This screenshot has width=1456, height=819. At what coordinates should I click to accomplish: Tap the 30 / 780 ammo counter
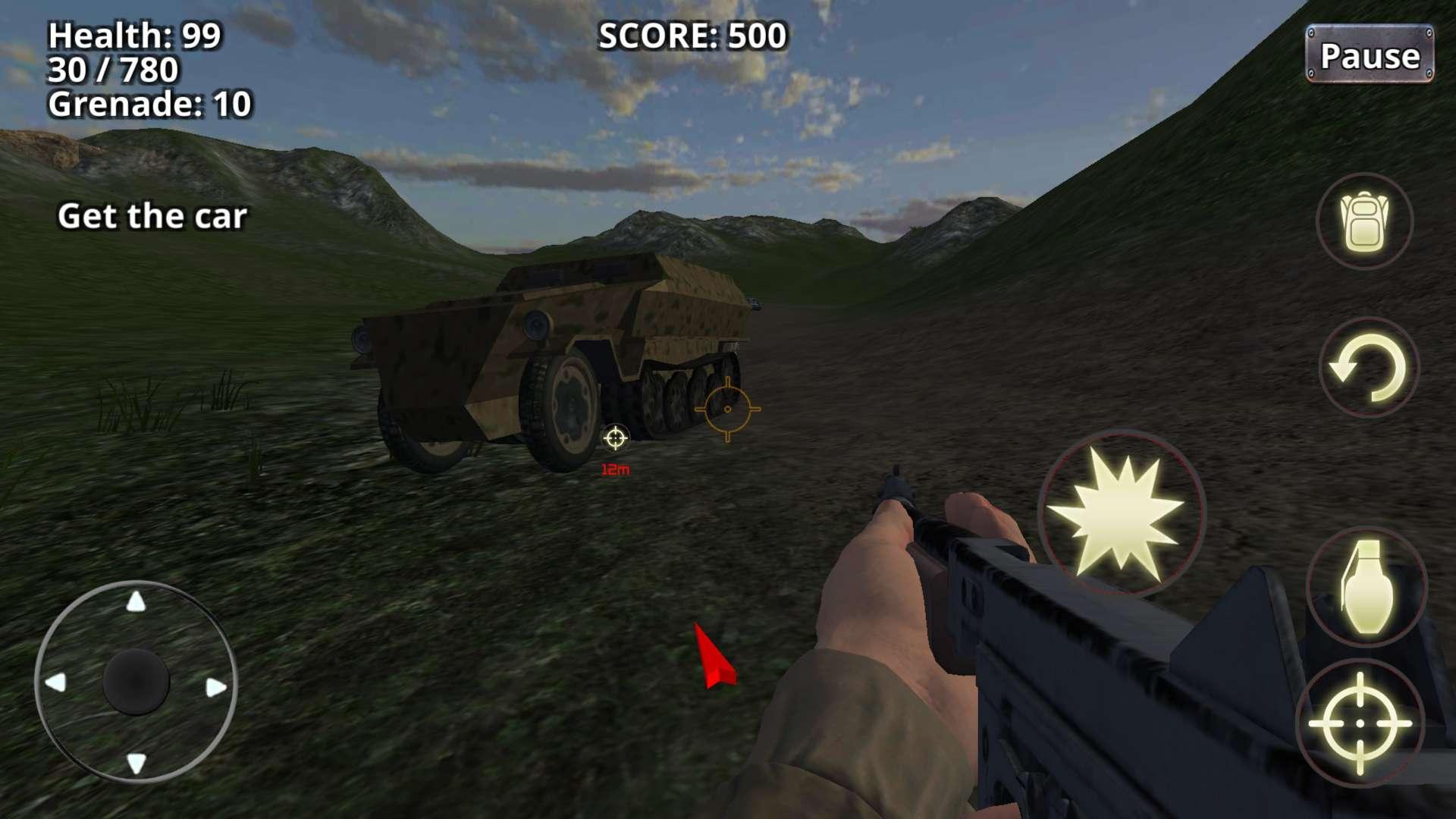pyautogui.click(x=111, y=71)
